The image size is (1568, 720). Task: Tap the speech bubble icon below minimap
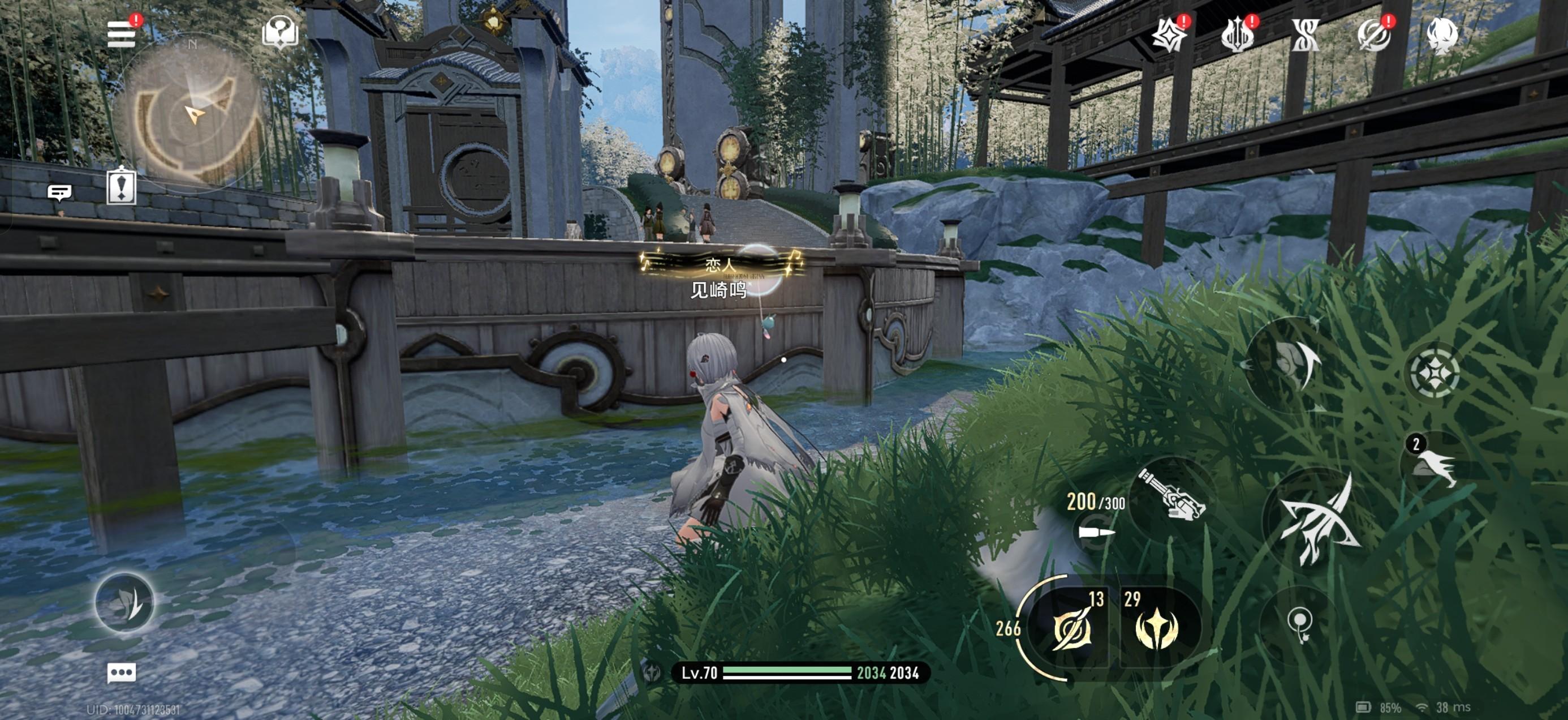click(59, 193)
